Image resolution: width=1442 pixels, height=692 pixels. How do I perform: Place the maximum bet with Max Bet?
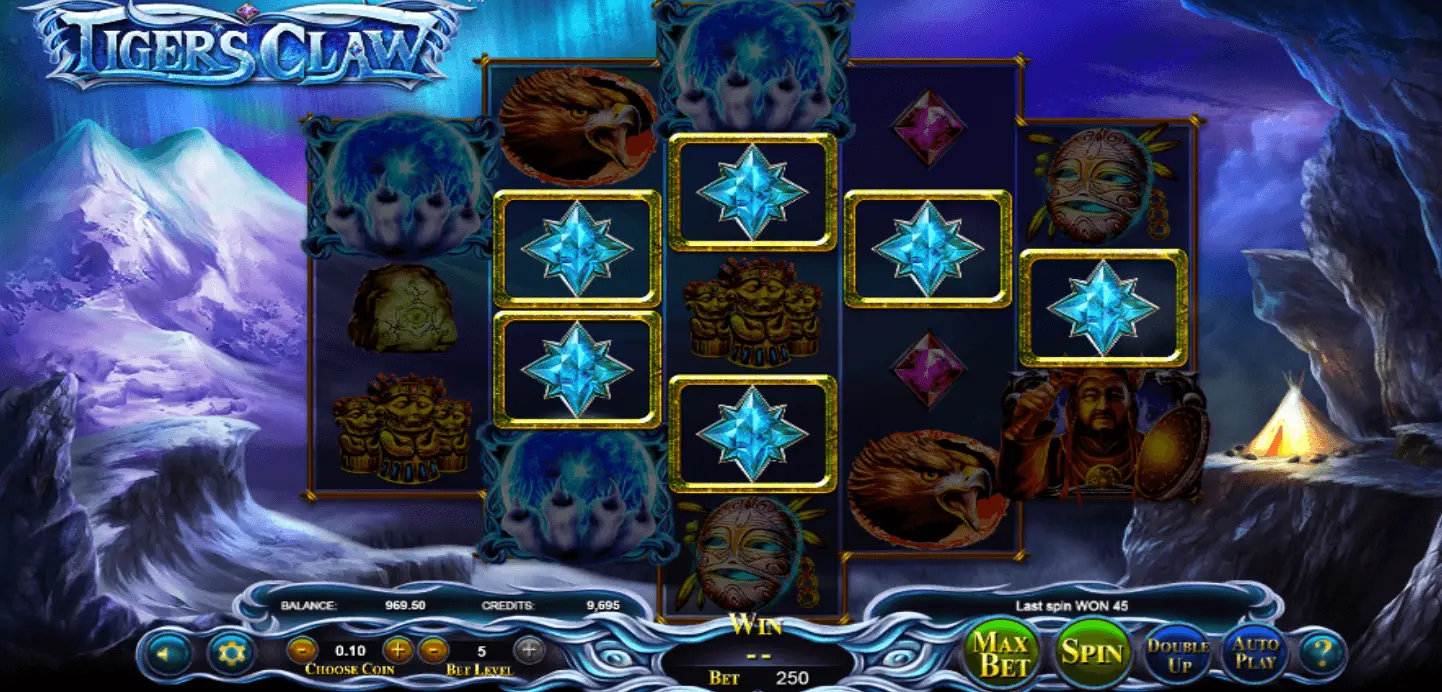[x=1001, y=653]
